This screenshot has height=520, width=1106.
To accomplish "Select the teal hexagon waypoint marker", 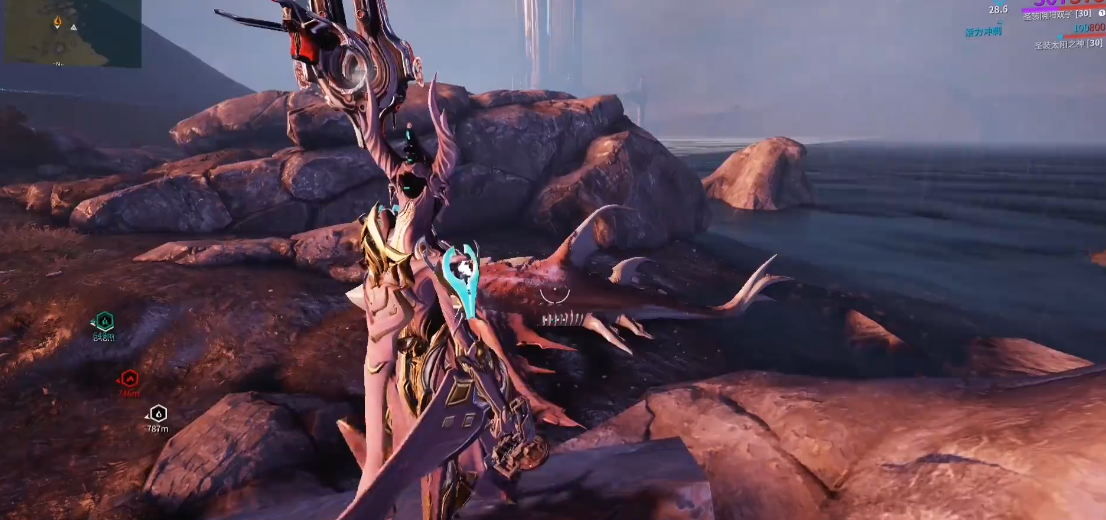I will (104, 321).
